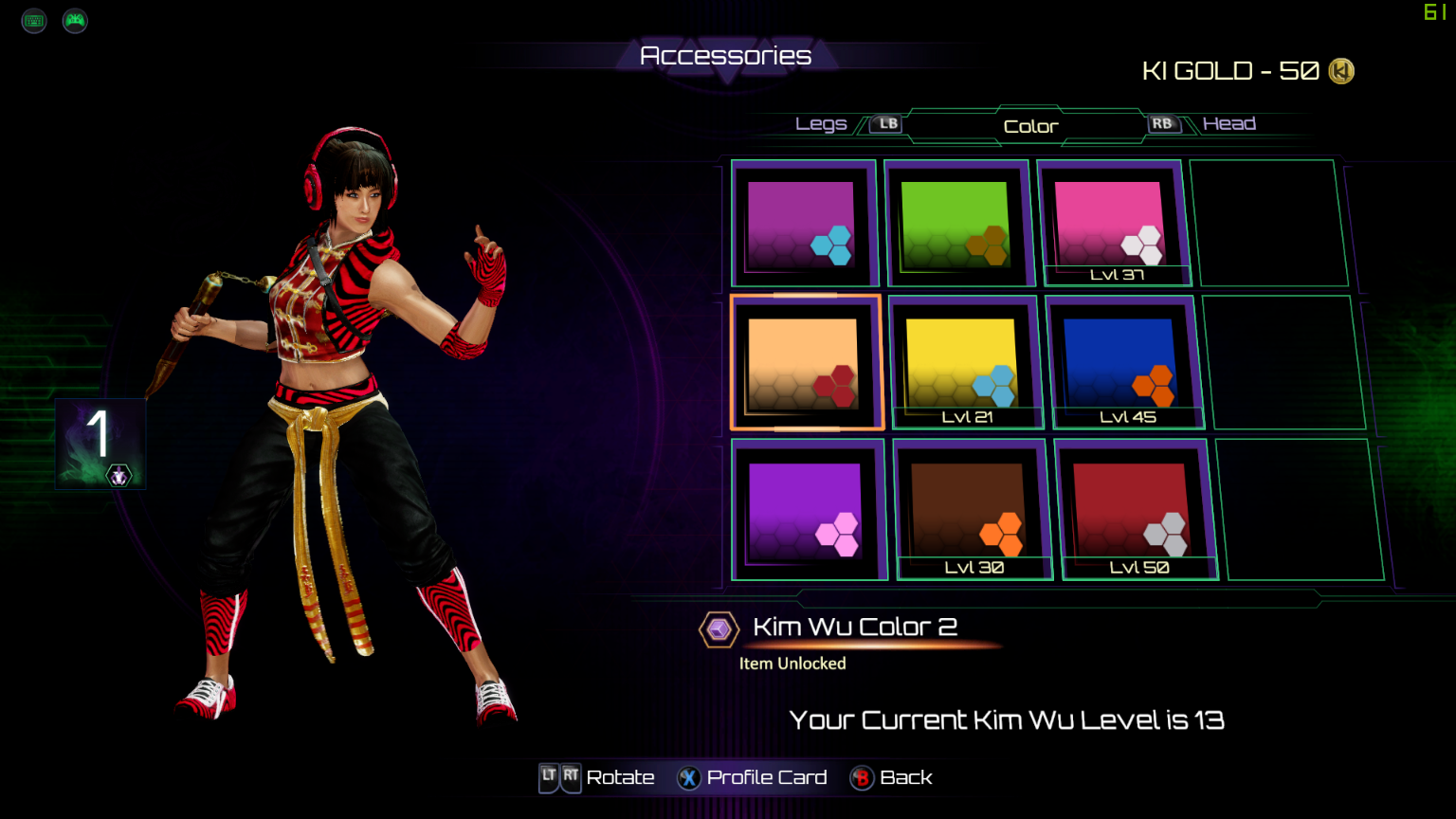Viewport: 1456px width, 819px height.
Task: Open the Color tab
Action: click(1030, 126)
